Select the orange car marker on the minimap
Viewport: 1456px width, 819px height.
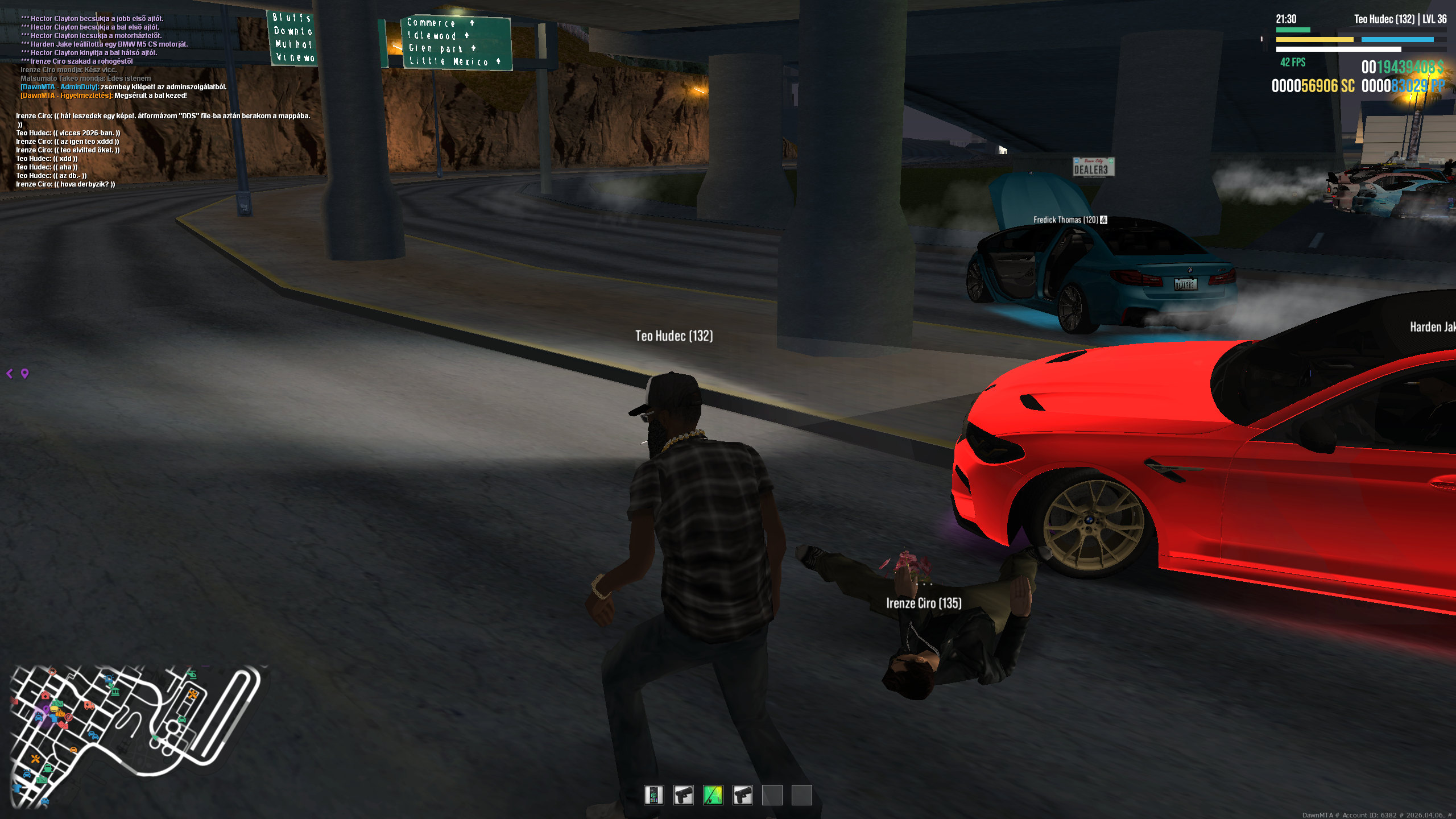(73, 750)
